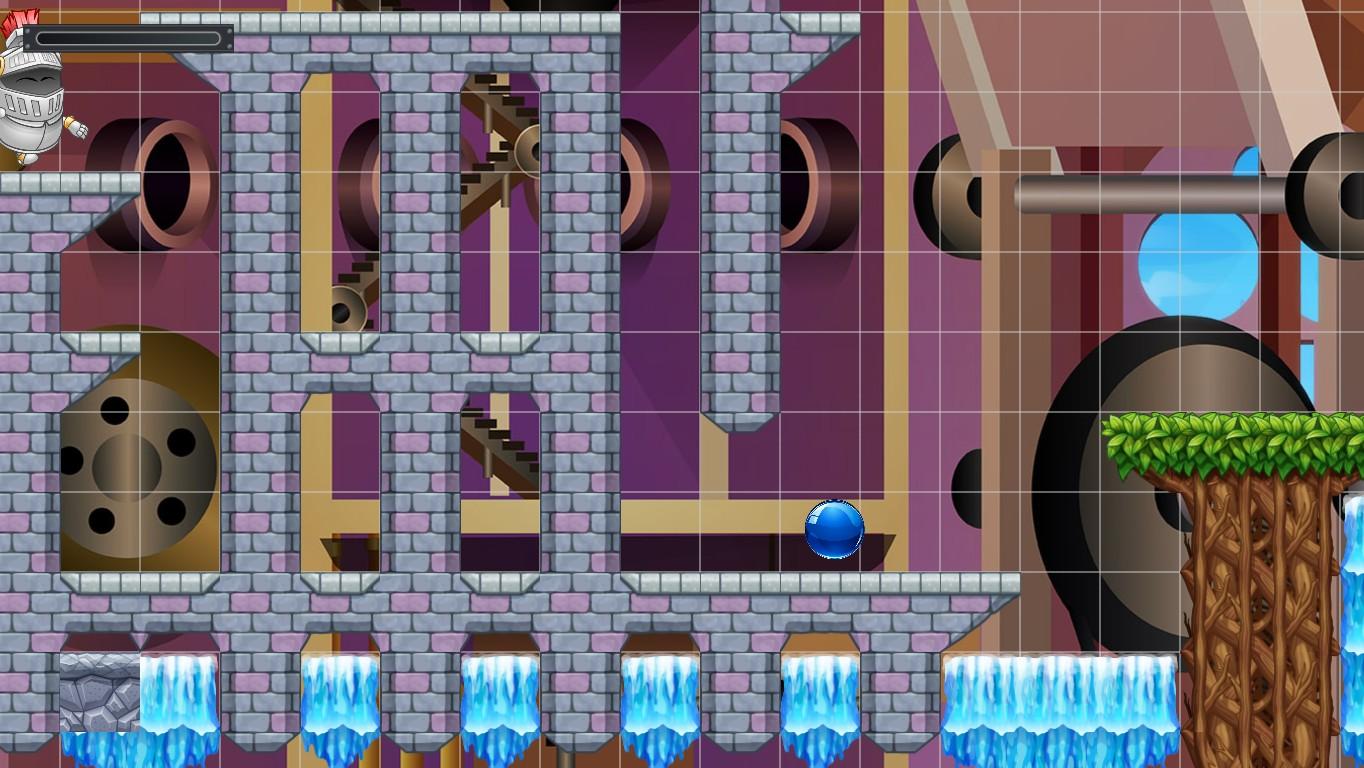This screenshot has height=768, width=1364.
Task: Click the knight's outstretched gauntlet hand
Action: (x=75, y=128)
